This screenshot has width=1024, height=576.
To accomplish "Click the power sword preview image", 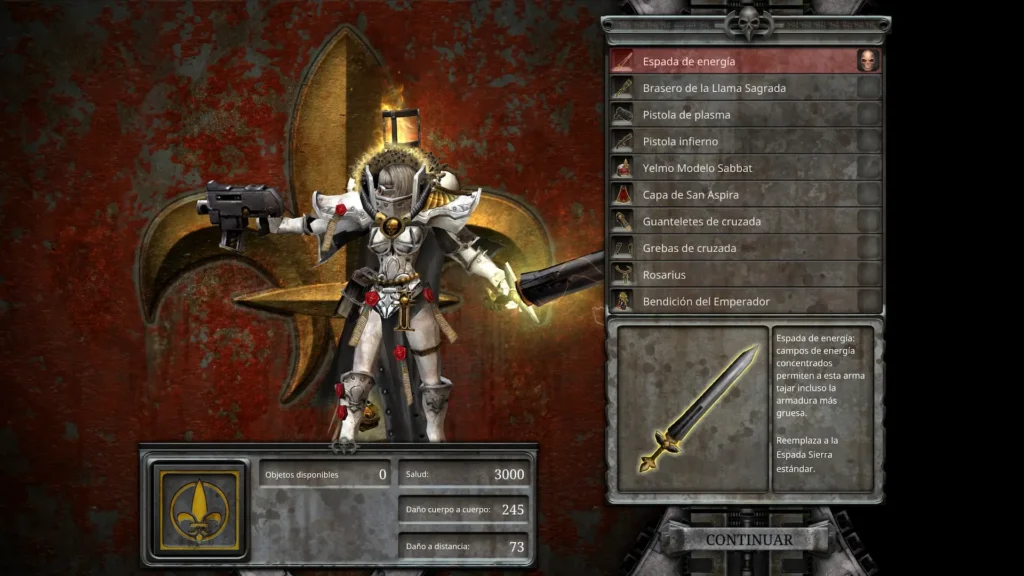I will click(x=692, y=409).
